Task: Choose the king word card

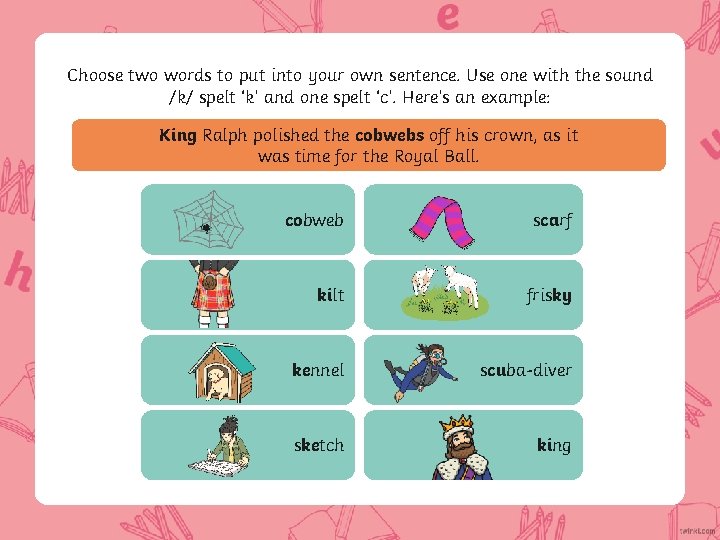Action: tap(472, 445)
